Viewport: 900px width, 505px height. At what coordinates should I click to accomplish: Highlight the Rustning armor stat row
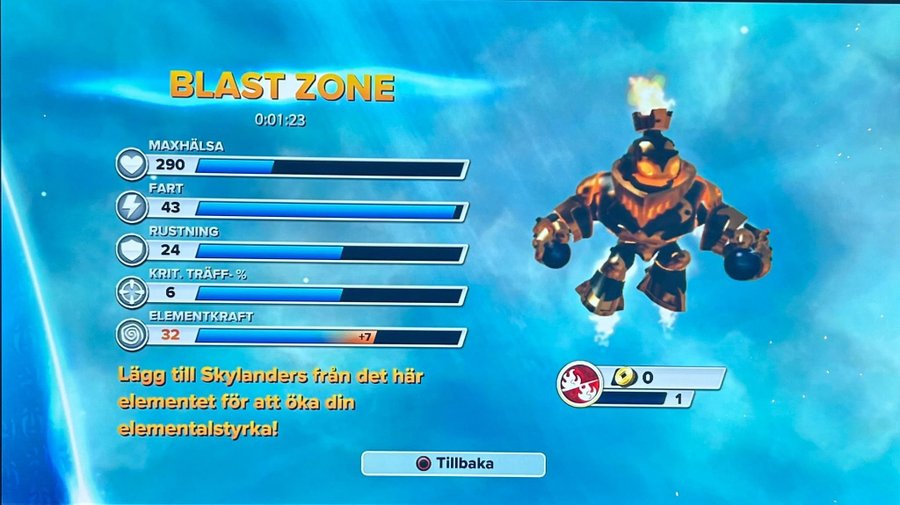pos(300,251)
